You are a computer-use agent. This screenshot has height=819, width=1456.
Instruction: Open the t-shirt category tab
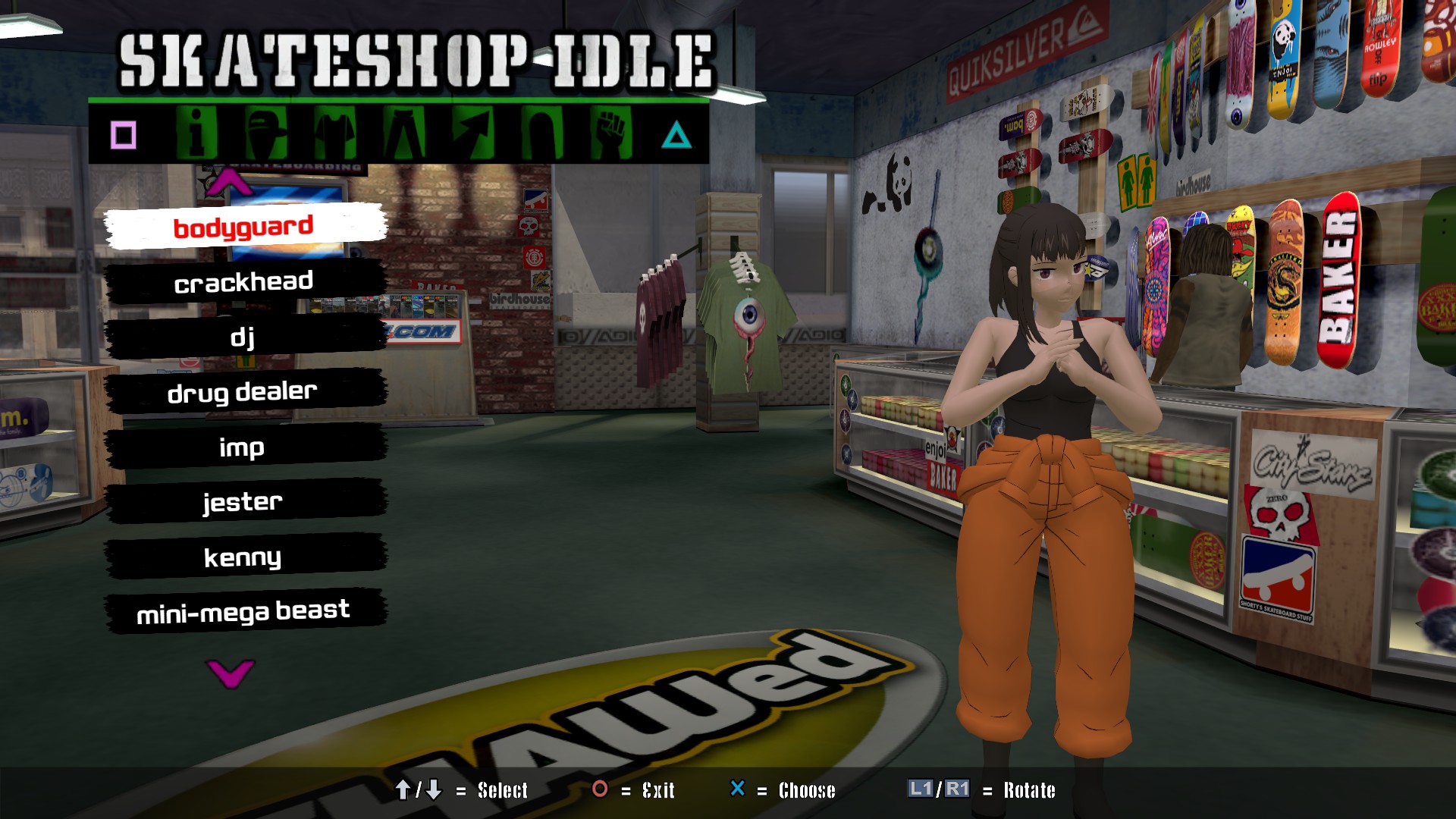(x=335, y=133)
